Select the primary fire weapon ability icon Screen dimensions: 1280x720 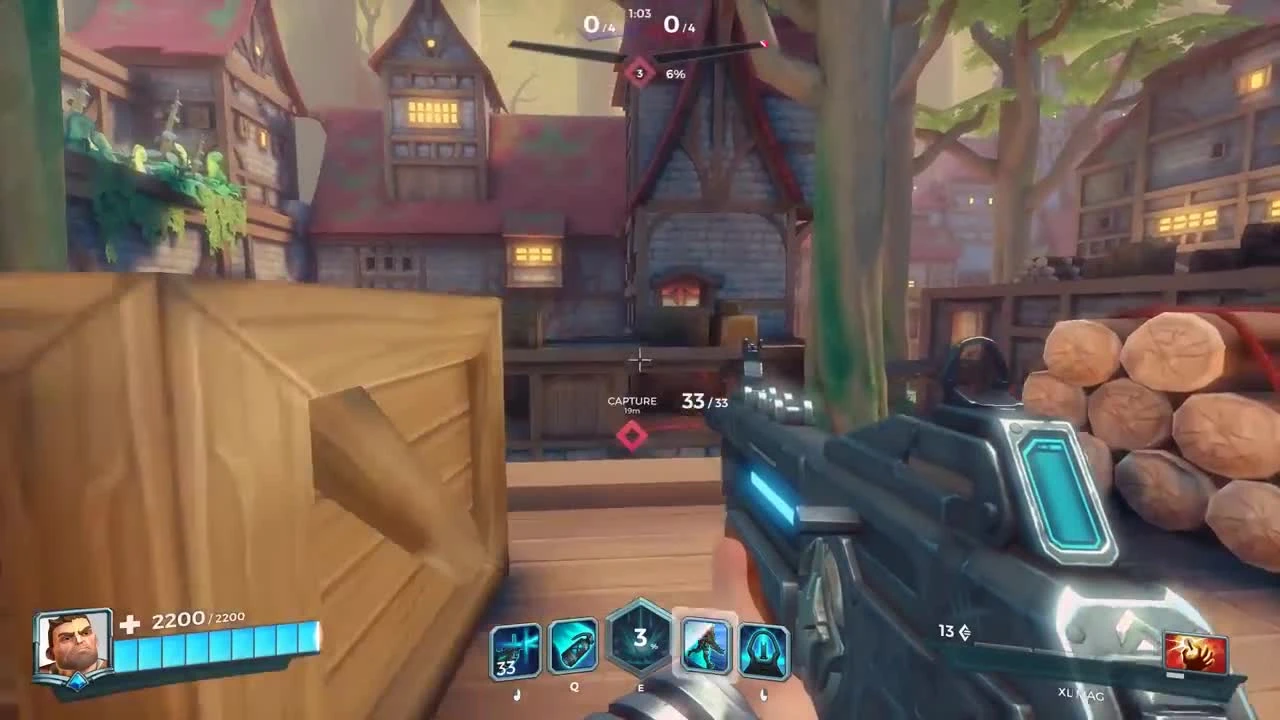pos(516,650)
